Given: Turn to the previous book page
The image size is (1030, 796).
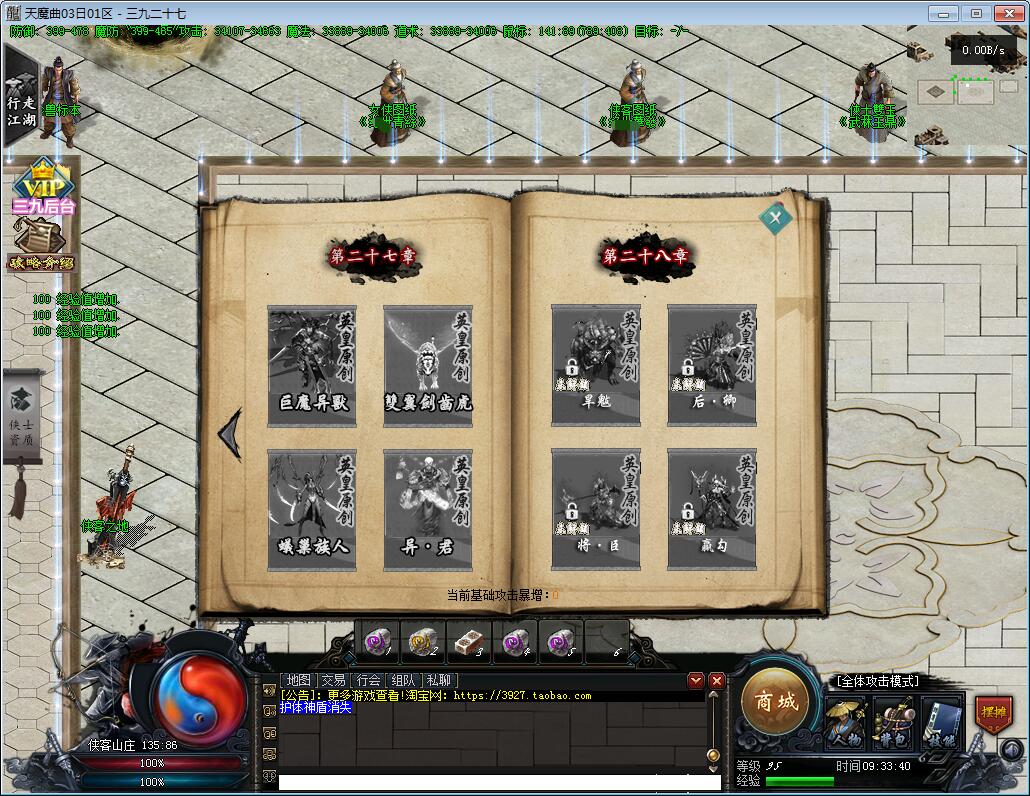Looking at the screenshot, I should coord(229,433).
